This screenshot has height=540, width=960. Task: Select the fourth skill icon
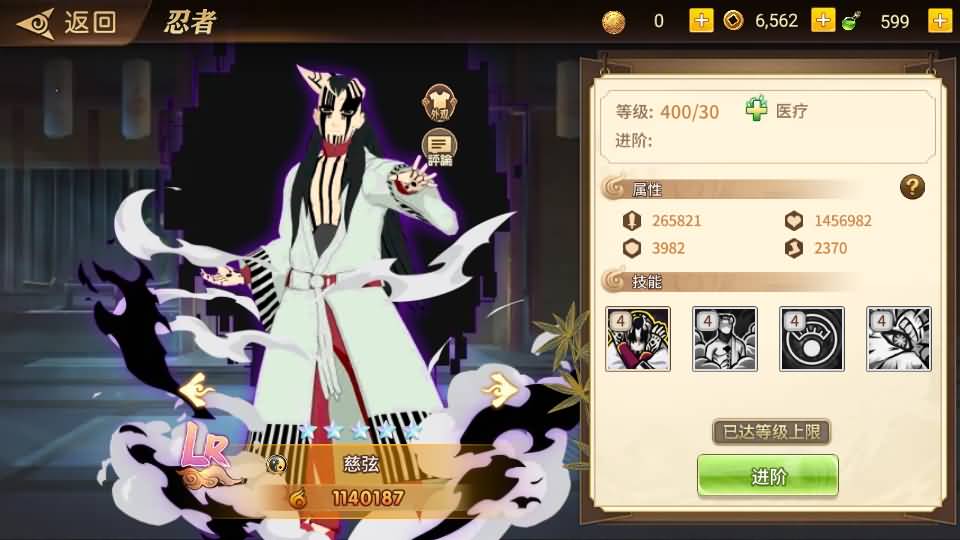coord(898,339)
